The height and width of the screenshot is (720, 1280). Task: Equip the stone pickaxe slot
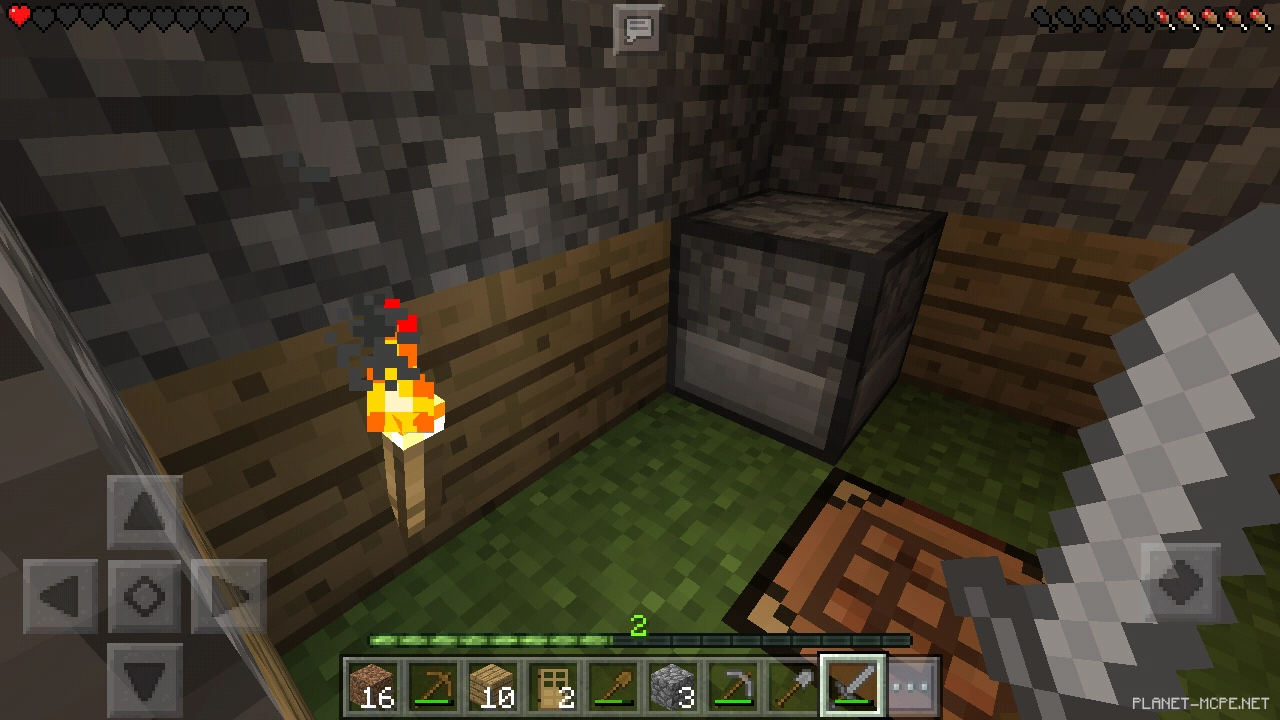pyautogui.click(x=733, y=686)
